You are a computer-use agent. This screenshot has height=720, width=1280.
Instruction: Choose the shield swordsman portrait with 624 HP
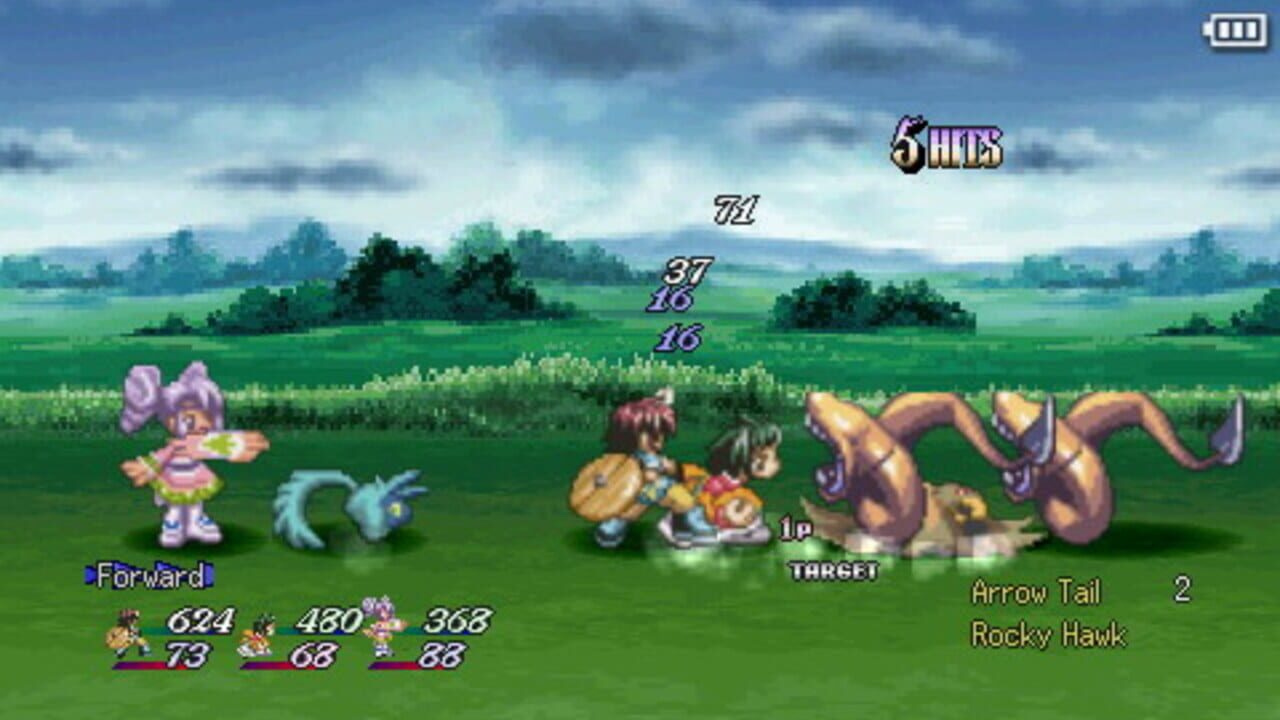(126, 633)
